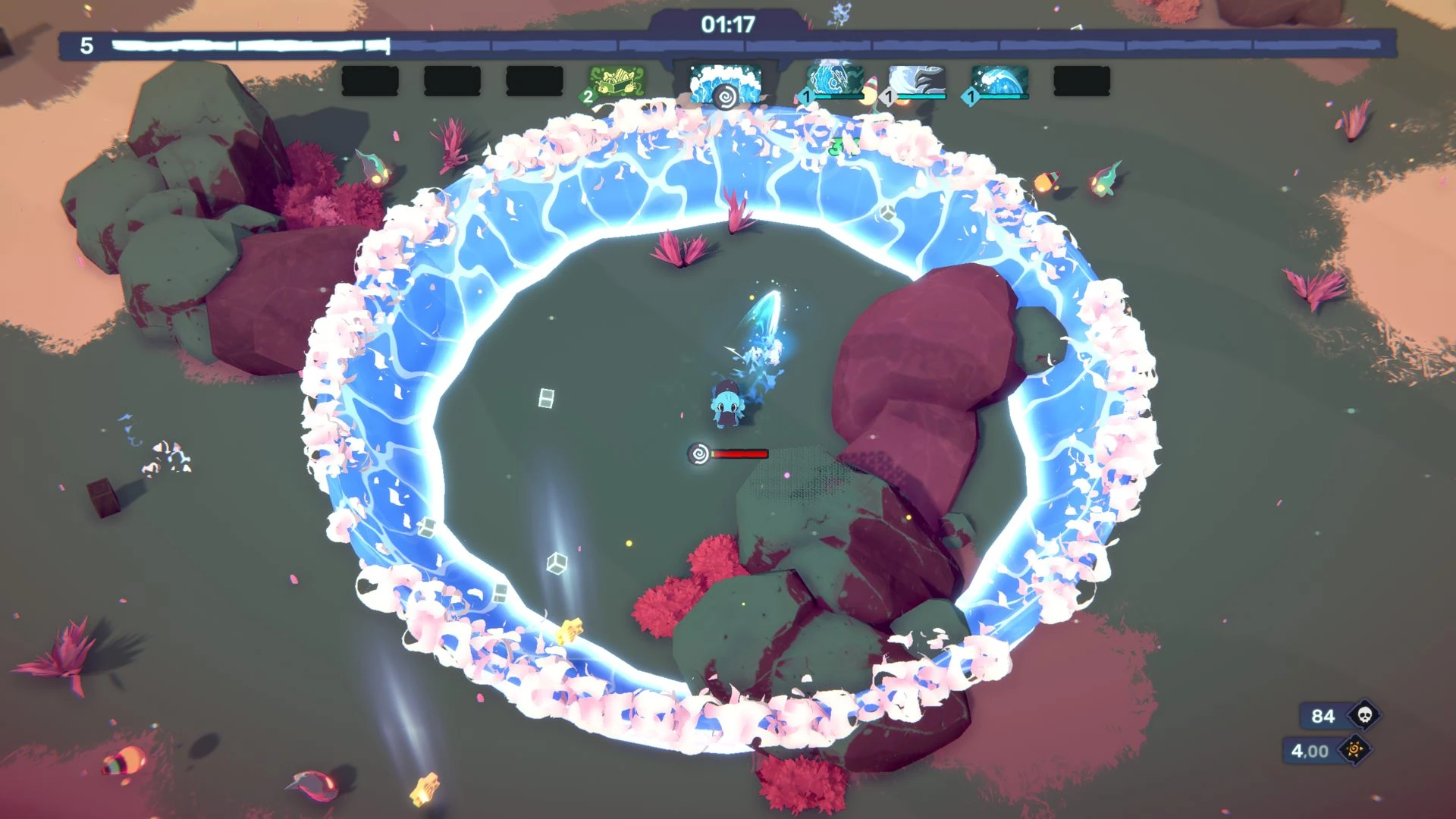
Task: Choose the blue water vortex ability card
Action: (835, 80)
